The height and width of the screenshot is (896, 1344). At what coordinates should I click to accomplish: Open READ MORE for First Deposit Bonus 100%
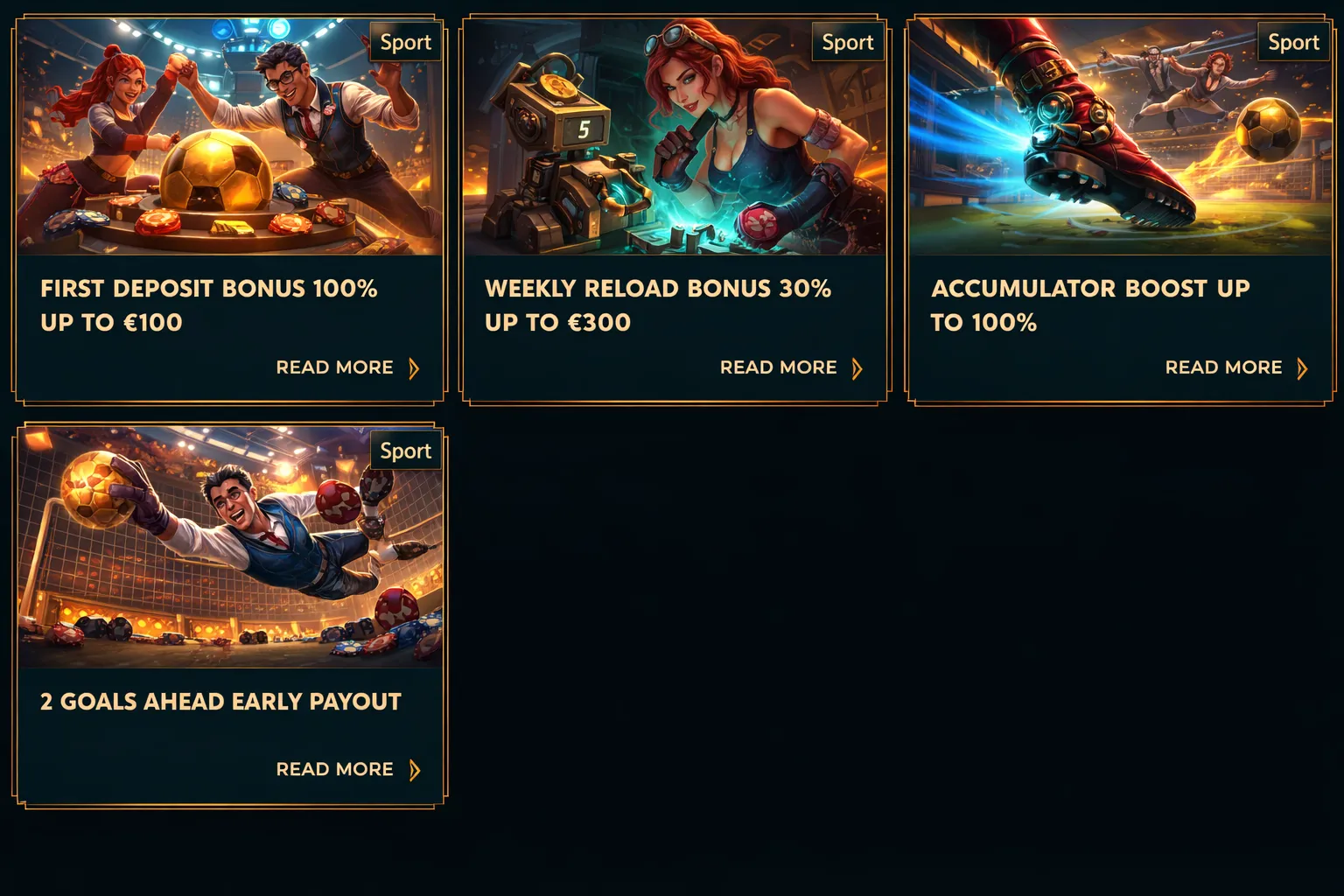click(334, 367)
